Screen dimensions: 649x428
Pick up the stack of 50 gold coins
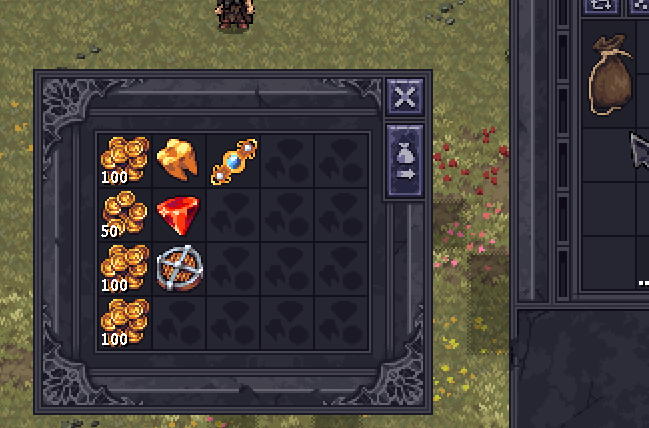(x=124, y=215)
